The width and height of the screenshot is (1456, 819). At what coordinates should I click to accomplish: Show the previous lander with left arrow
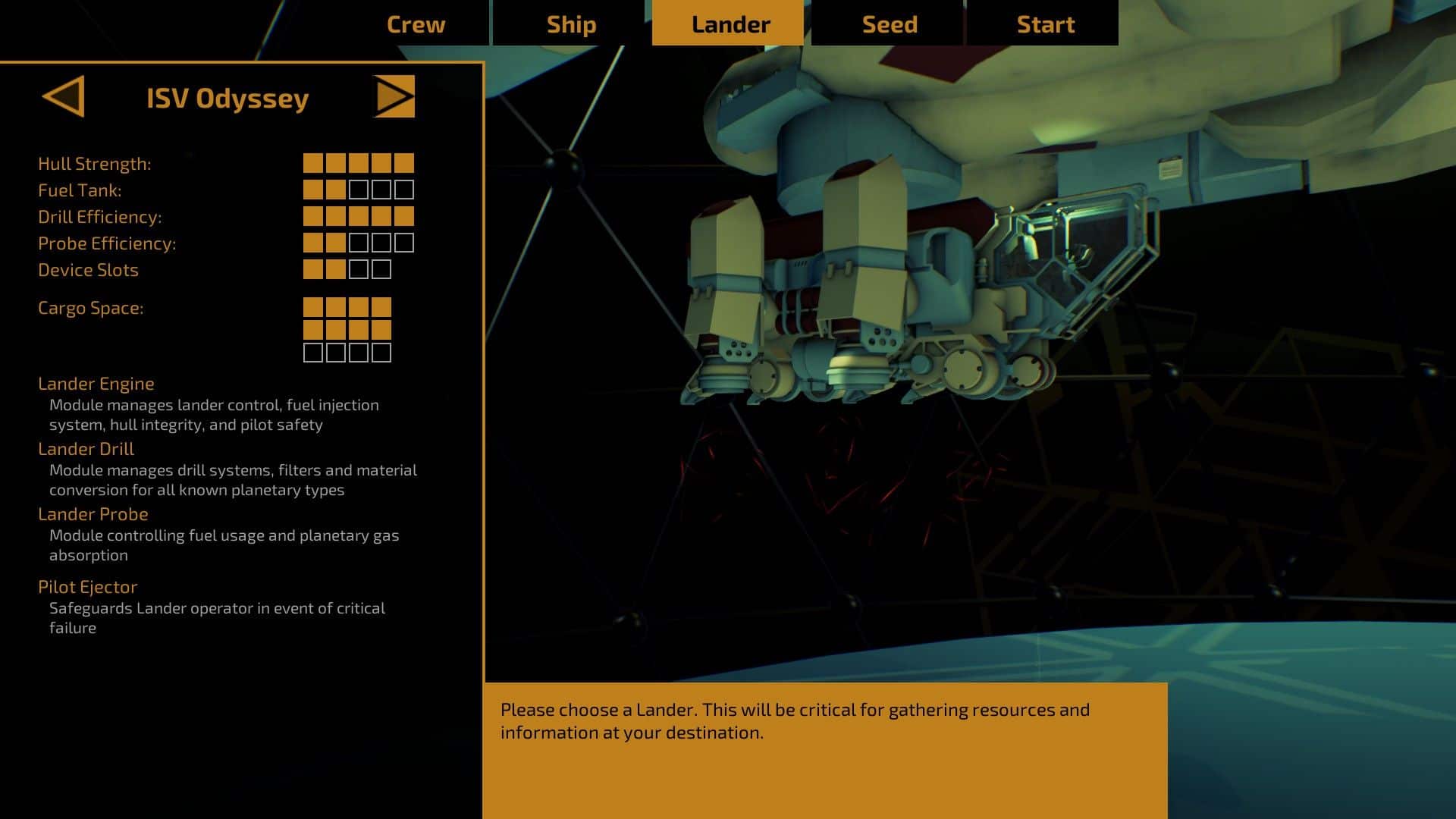[x=64, y=96]
